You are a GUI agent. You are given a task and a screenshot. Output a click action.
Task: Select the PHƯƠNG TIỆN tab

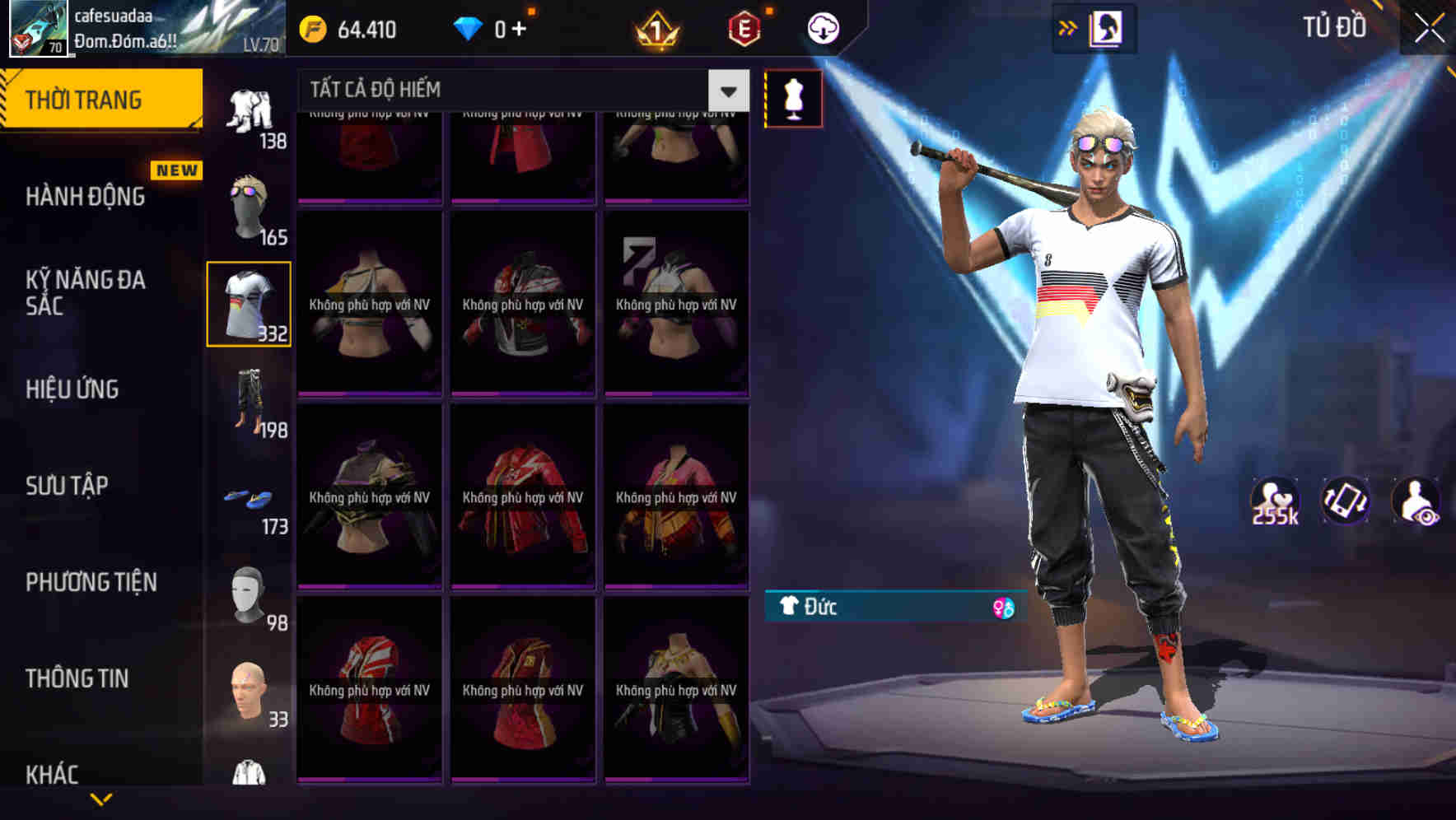[x=91, y=582]
